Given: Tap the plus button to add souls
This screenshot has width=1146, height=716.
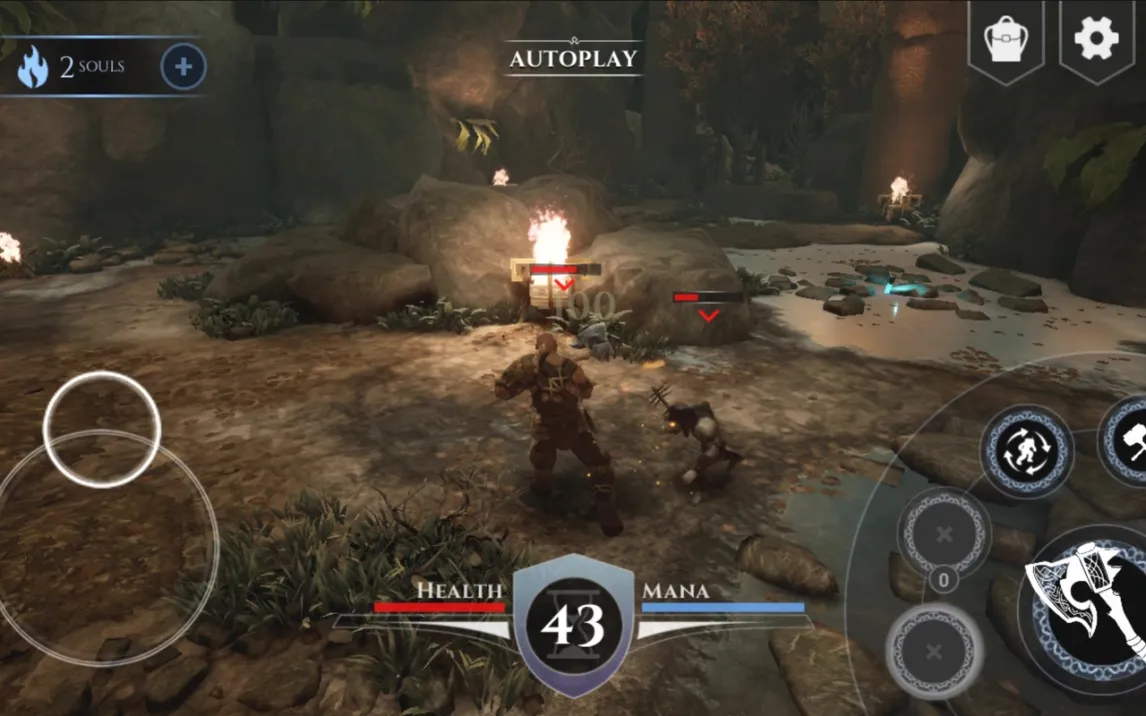Looking at the screenshot, I should (183, 67).
